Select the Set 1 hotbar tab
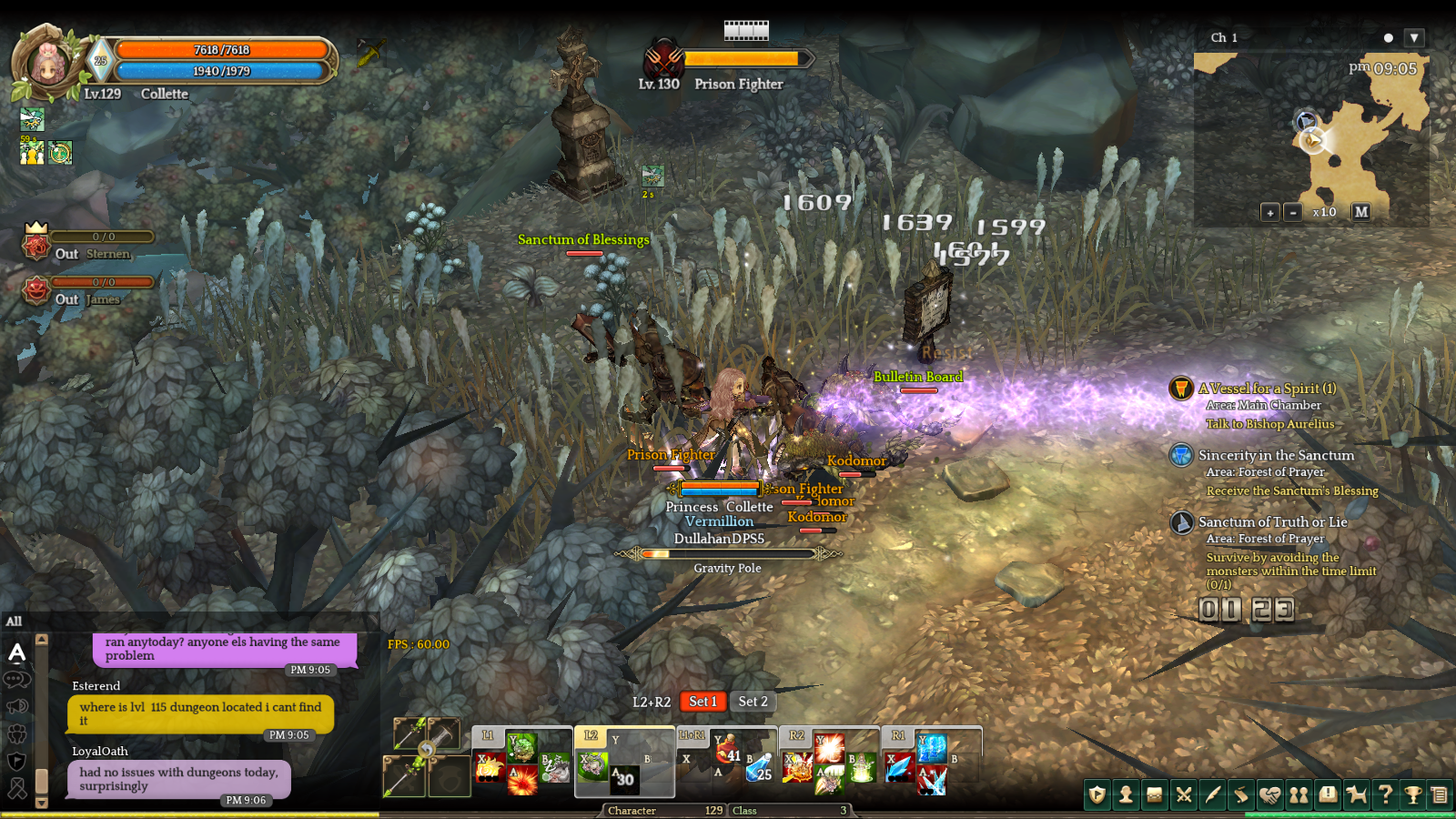This screenshot has height=819, width=1456. click(x=703, y=702)
